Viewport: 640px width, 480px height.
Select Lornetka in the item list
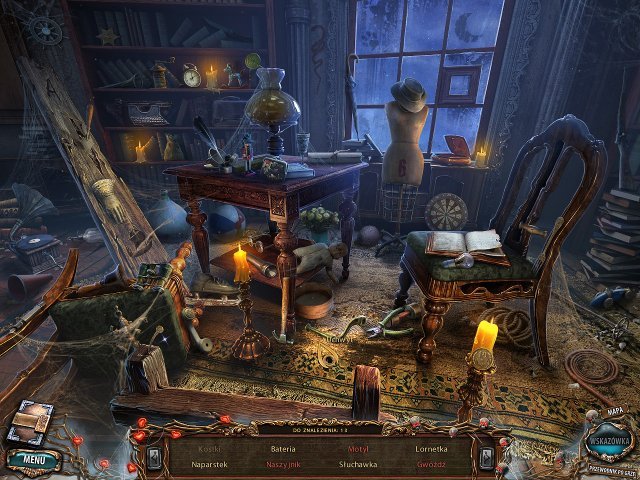(x=431, y=449)
